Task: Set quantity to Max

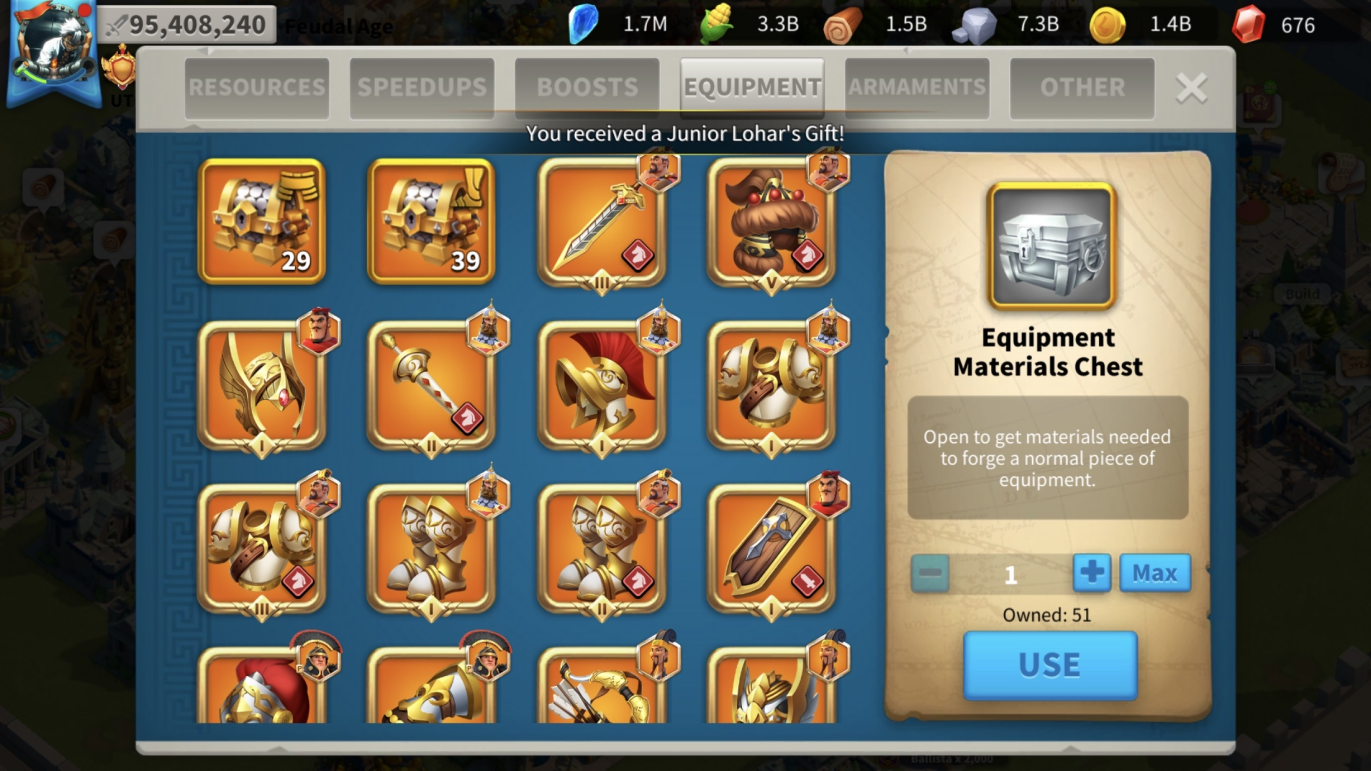Action: click(1155, 573)
